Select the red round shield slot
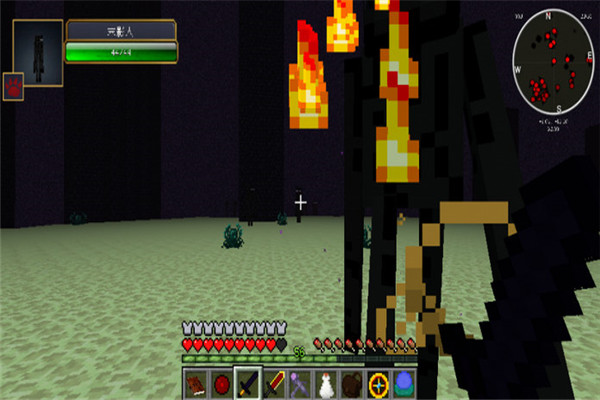The image size is (600, 400). click(221, 384)
